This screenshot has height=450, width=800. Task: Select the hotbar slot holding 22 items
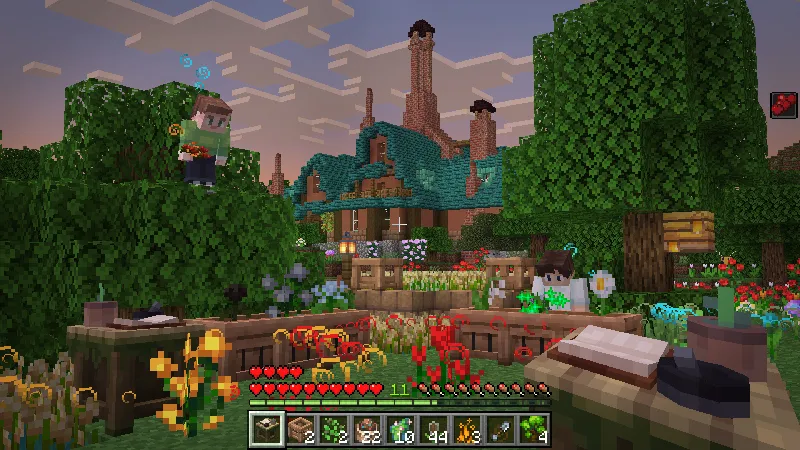click(367, 428)
